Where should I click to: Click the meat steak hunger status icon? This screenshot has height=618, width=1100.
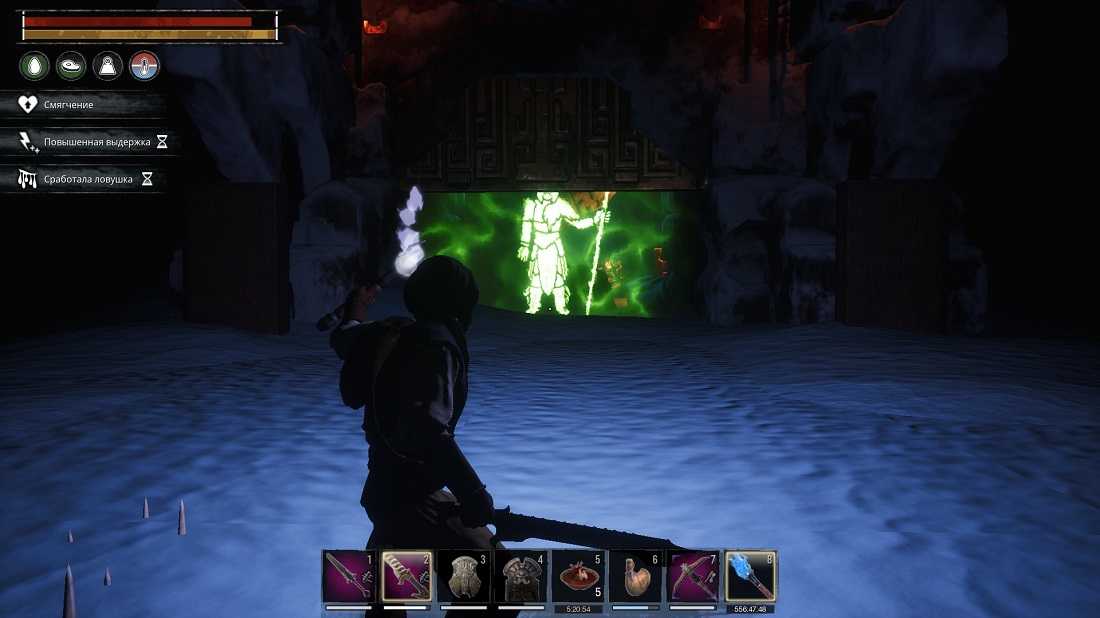pos(70,66)
